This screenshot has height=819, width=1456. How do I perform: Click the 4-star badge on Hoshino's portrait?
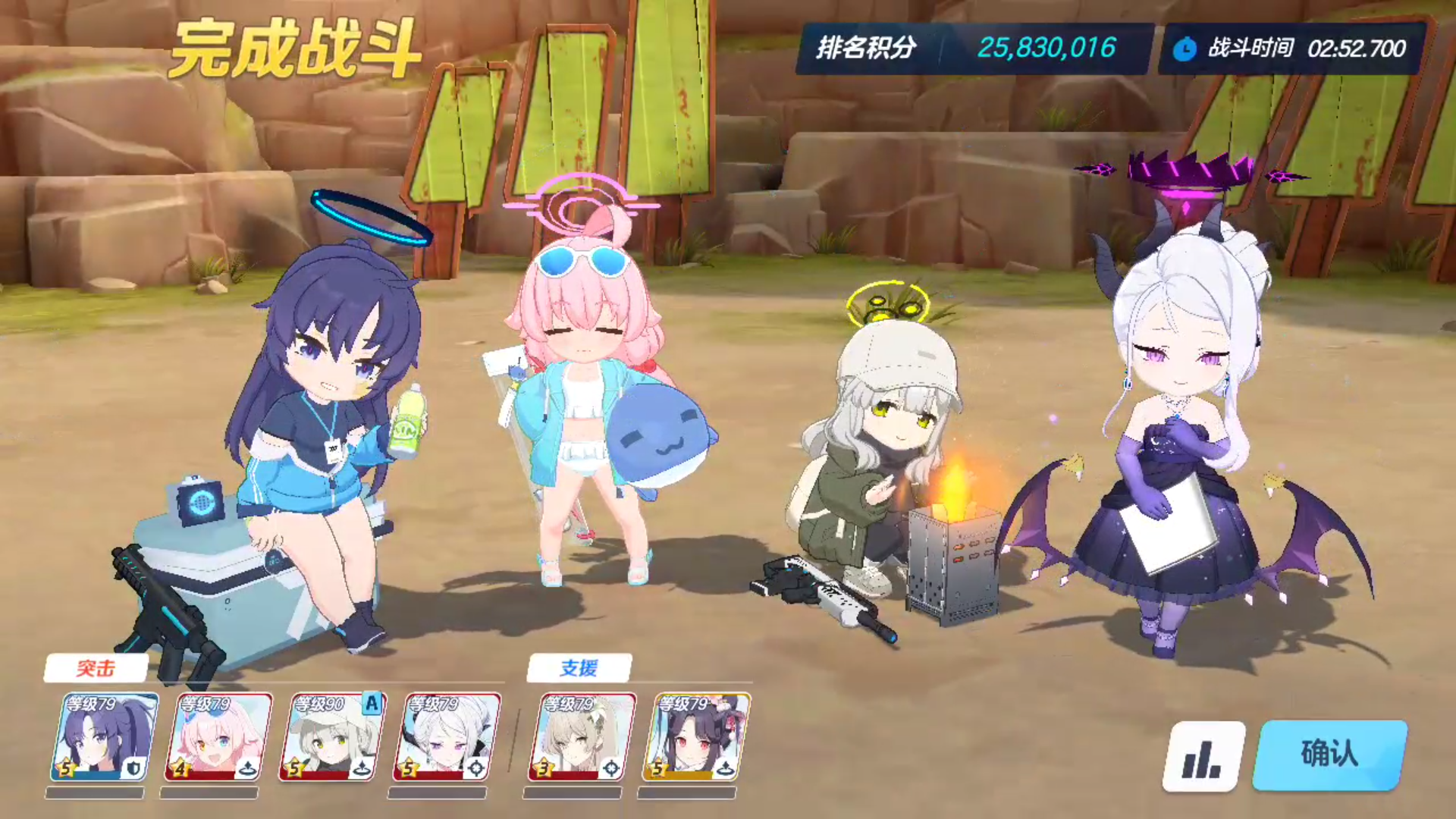[x=180, y=767]
